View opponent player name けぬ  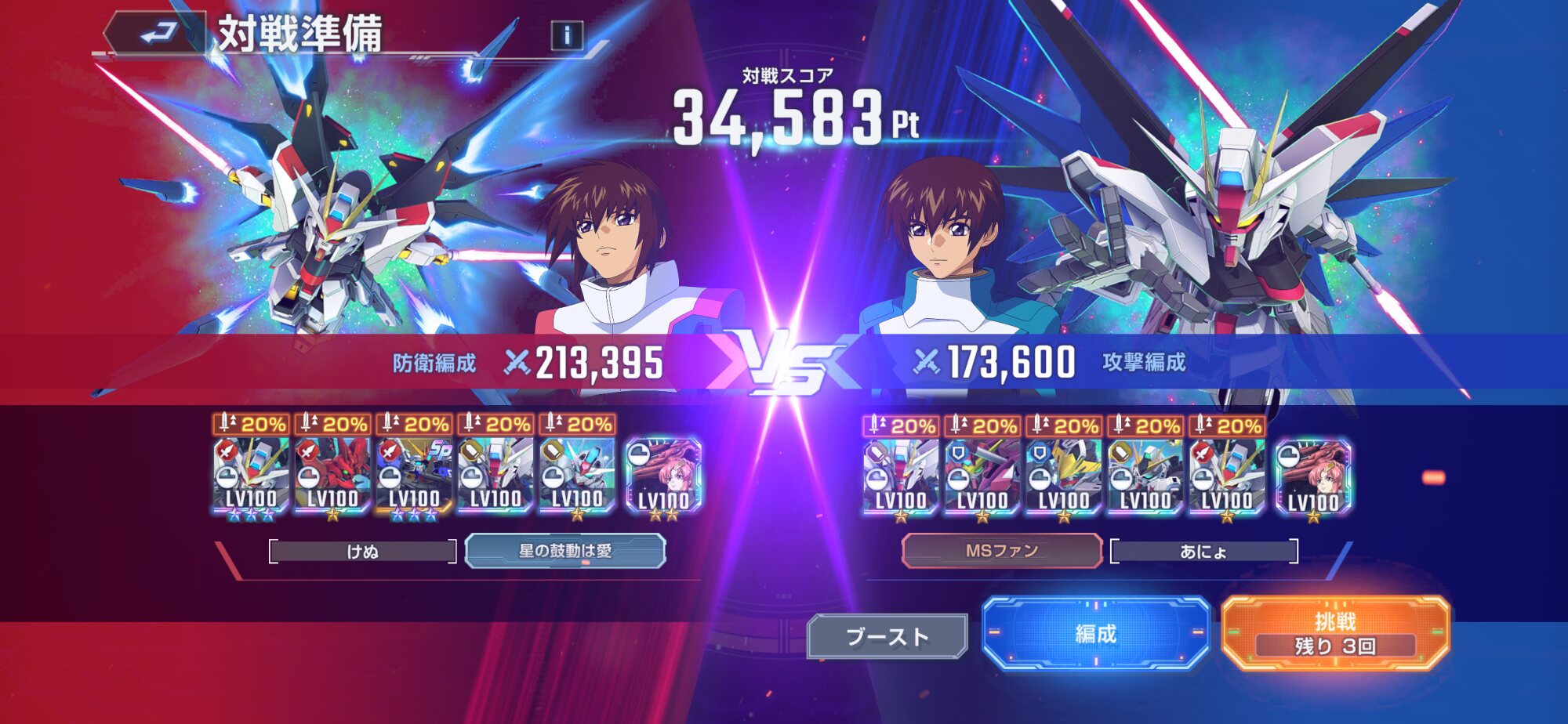coord(362,552)
